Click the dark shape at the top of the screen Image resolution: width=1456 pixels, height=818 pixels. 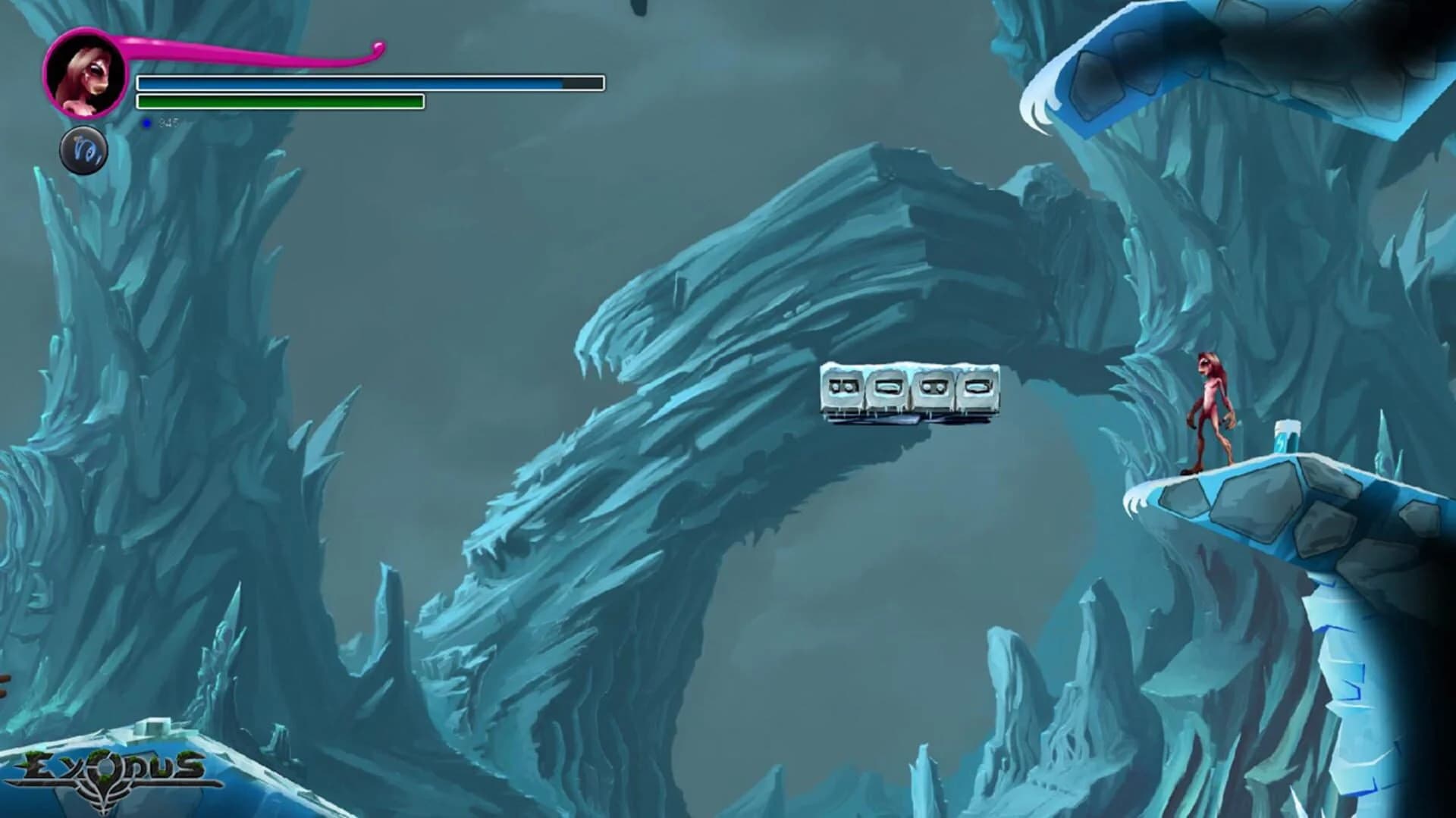(637, 8)
